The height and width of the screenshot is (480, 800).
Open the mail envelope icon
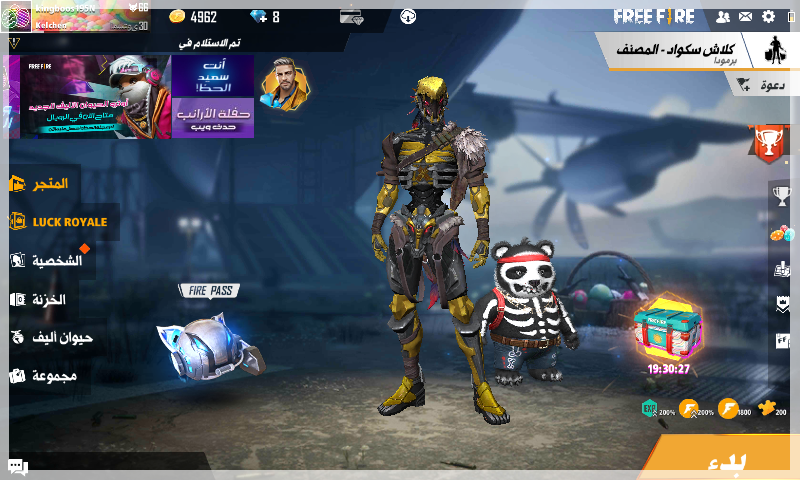tap(745, 17)
